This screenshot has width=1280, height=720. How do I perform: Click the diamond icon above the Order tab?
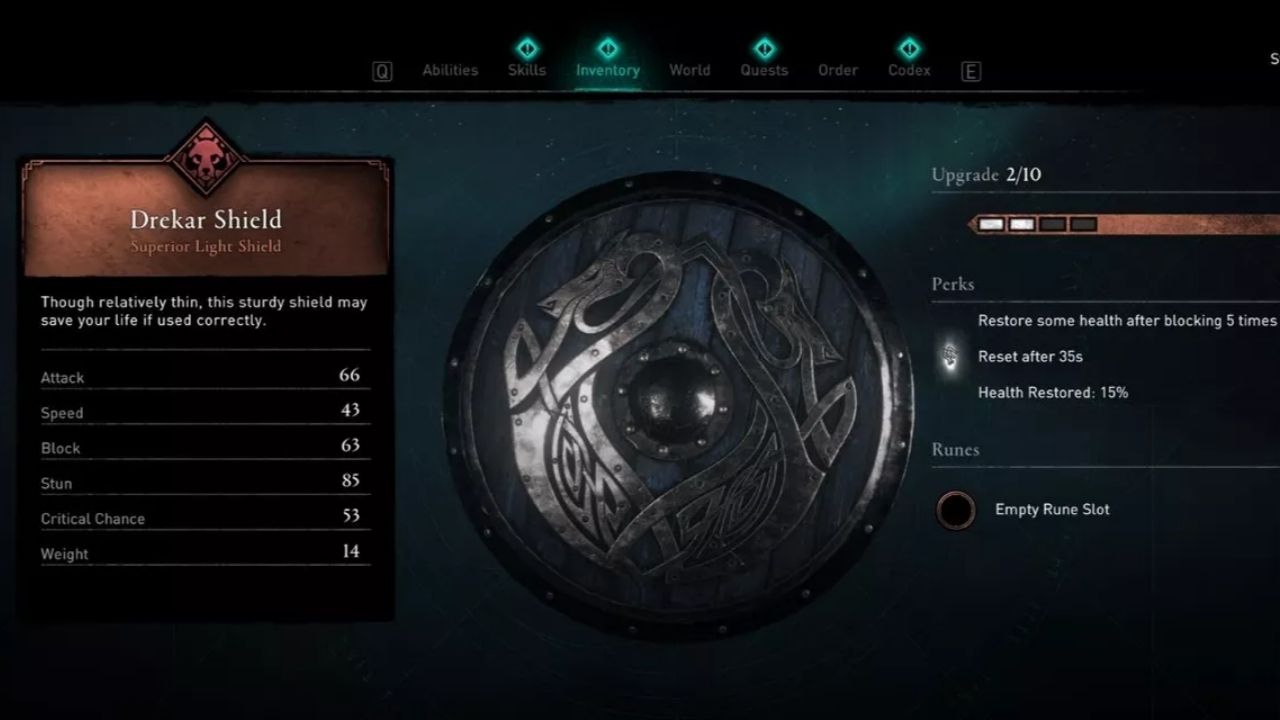[837, 47]
